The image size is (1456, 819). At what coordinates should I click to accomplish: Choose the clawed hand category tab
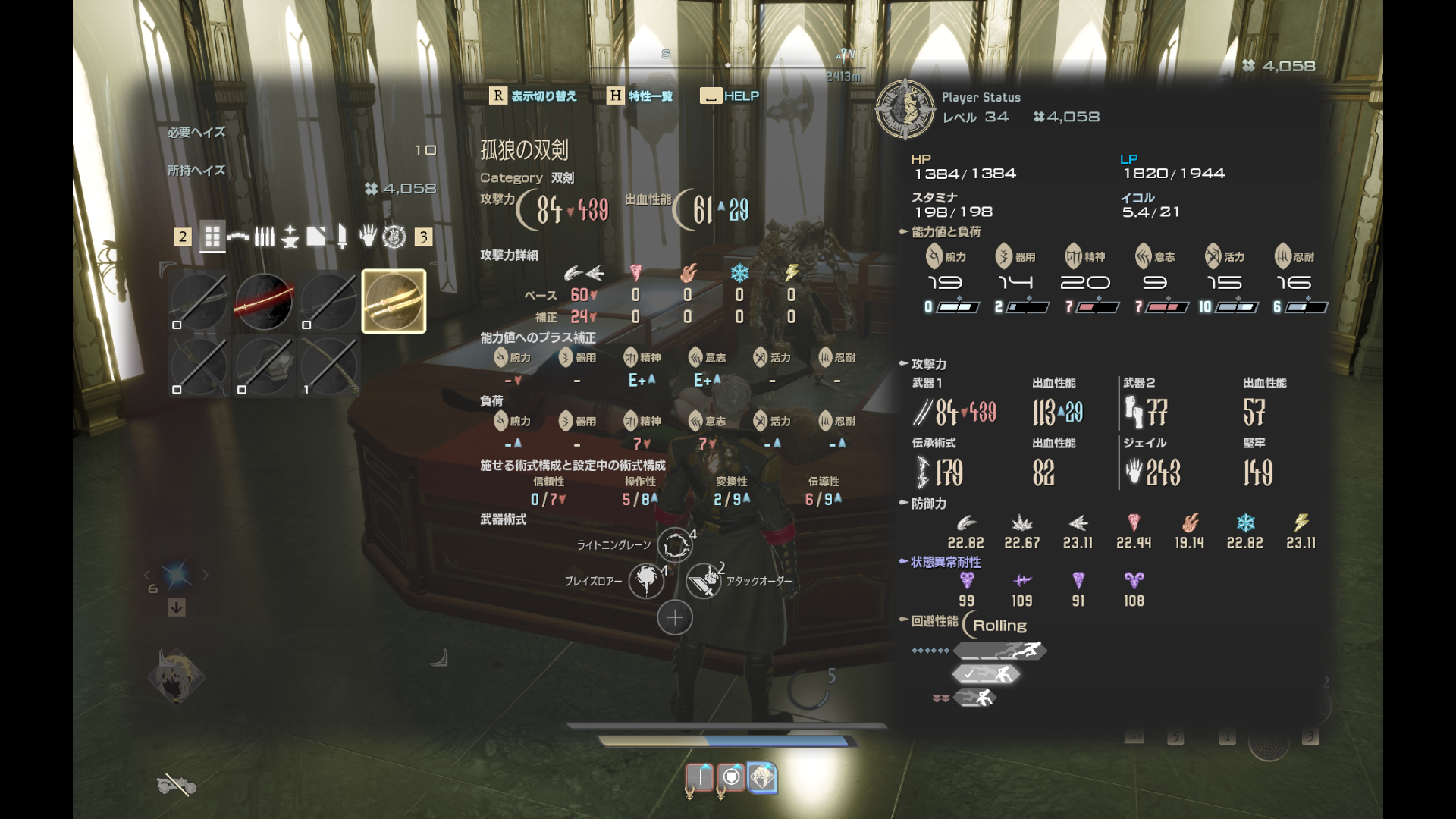click(368, 237)
